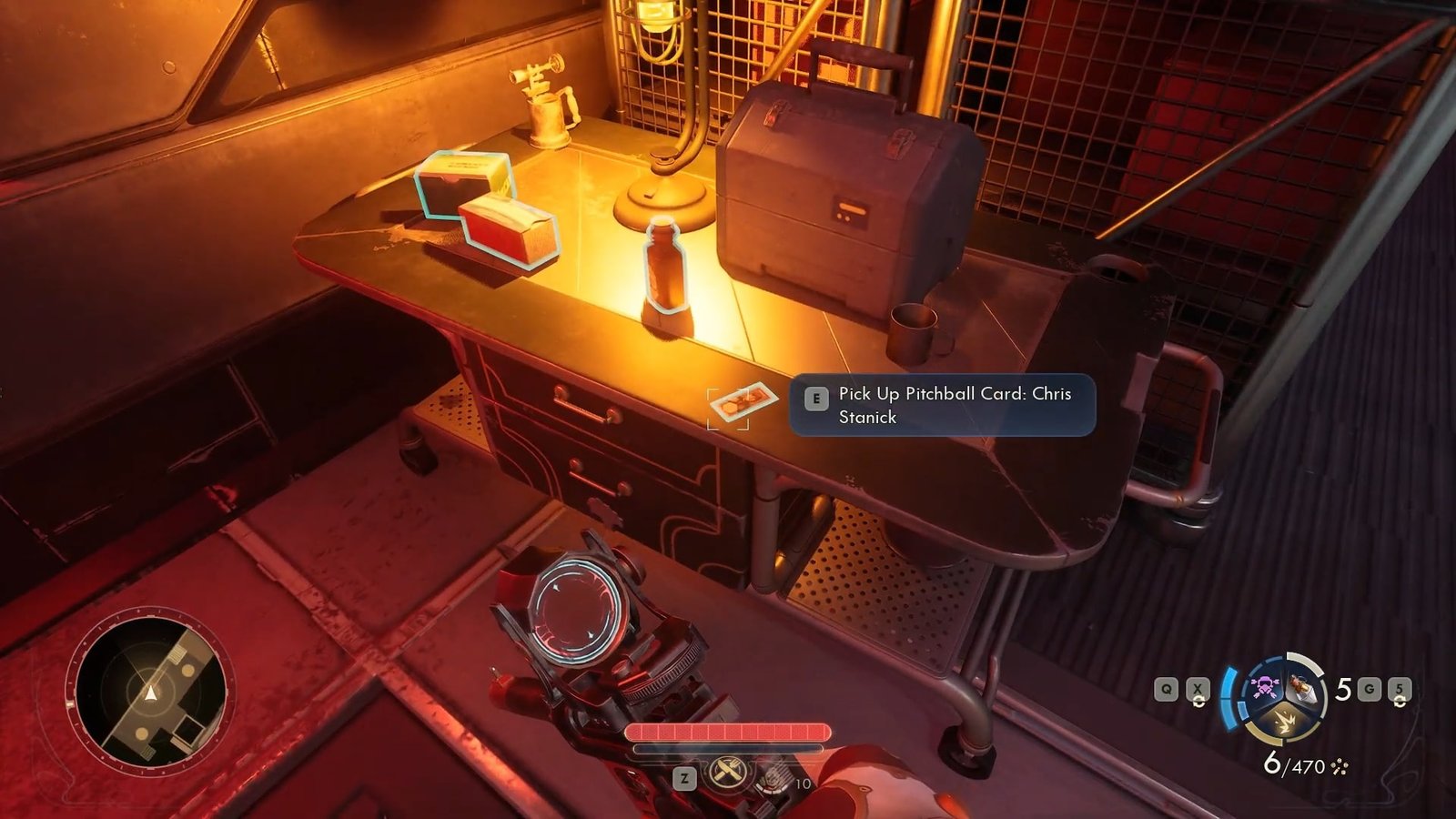This screenshot has height=819, width=1456.
Task: Select the pink skull ability wedge
Action: pos(1264,688)
